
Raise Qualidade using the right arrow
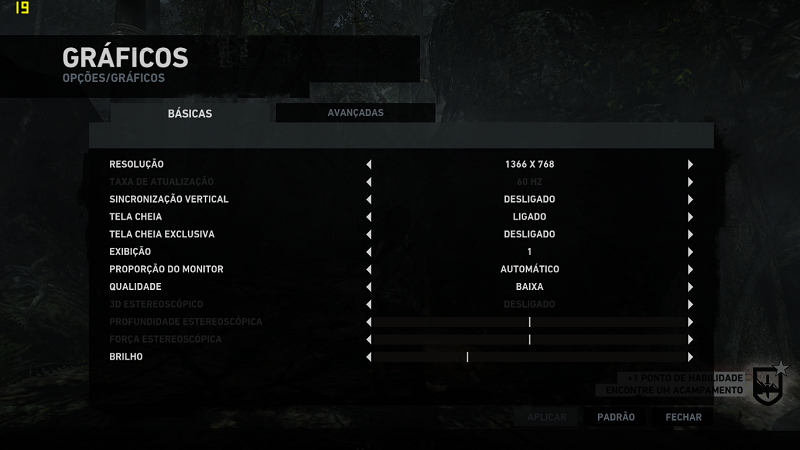[x=690, y=287]
